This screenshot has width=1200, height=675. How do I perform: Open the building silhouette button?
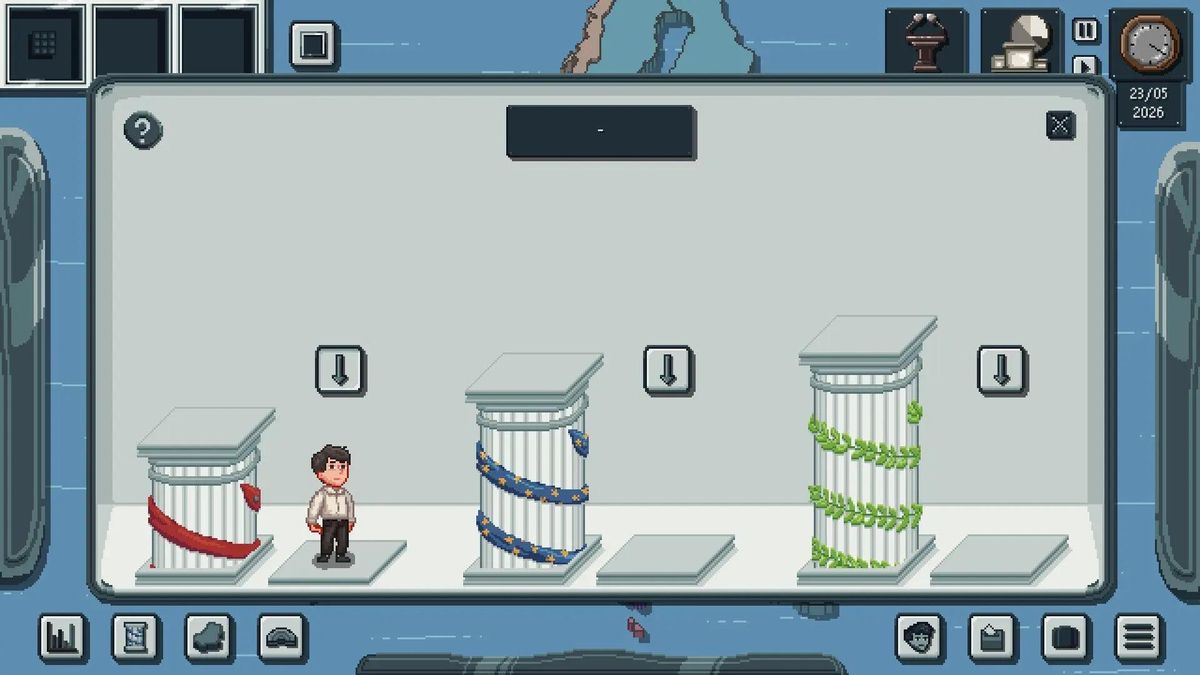993,637
